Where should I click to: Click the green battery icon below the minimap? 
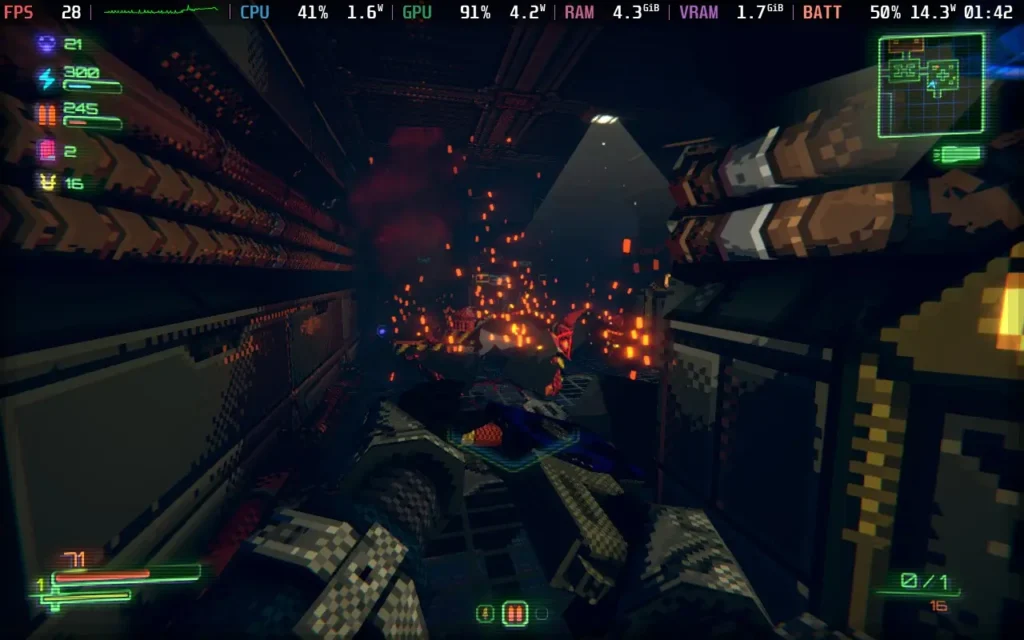click(957, 154)
